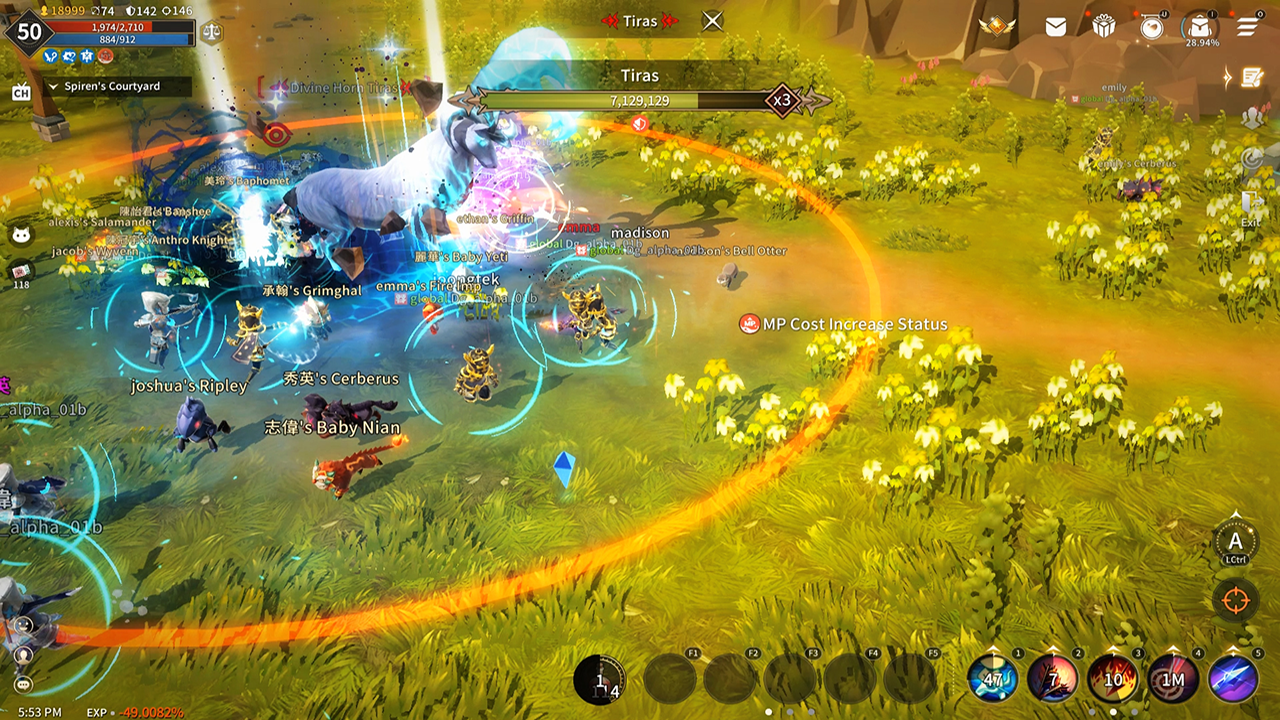This screenshot has width=1280, height=720.
Task: Open the winged rank badge icon
Action: point(997,27)
